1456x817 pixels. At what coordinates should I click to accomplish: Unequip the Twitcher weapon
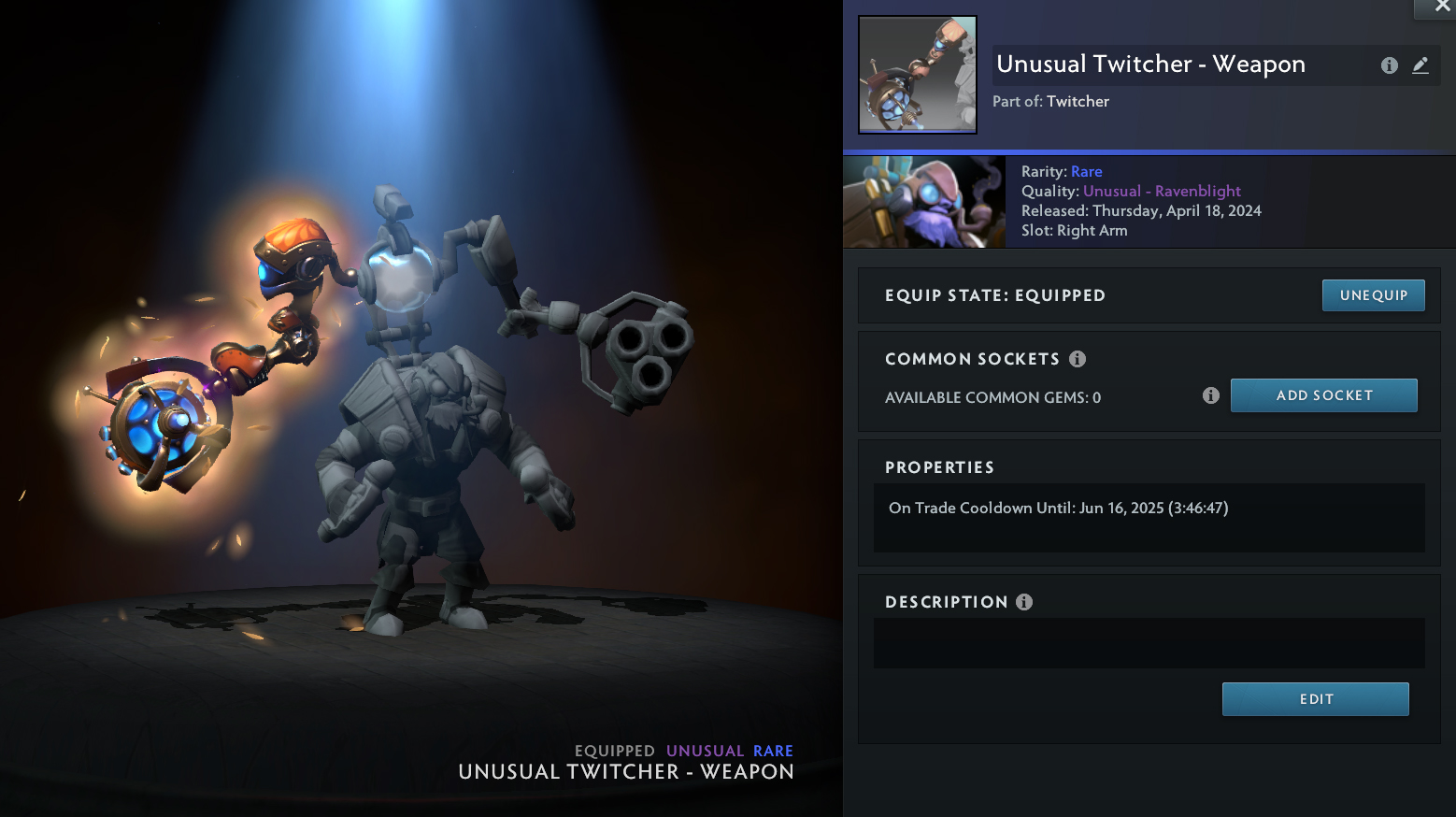[1373, 295]
